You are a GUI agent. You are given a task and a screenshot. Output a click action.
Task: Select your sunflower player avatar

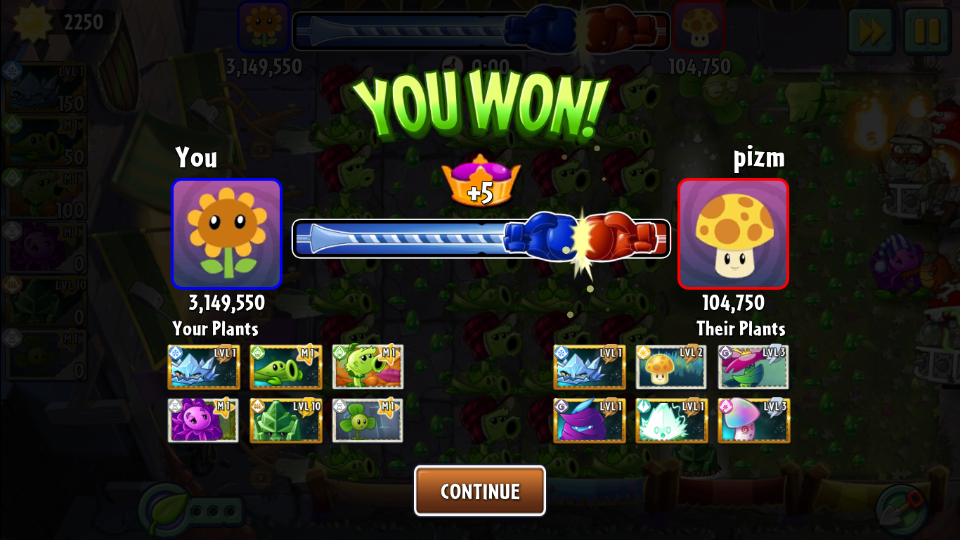(227, 233)
